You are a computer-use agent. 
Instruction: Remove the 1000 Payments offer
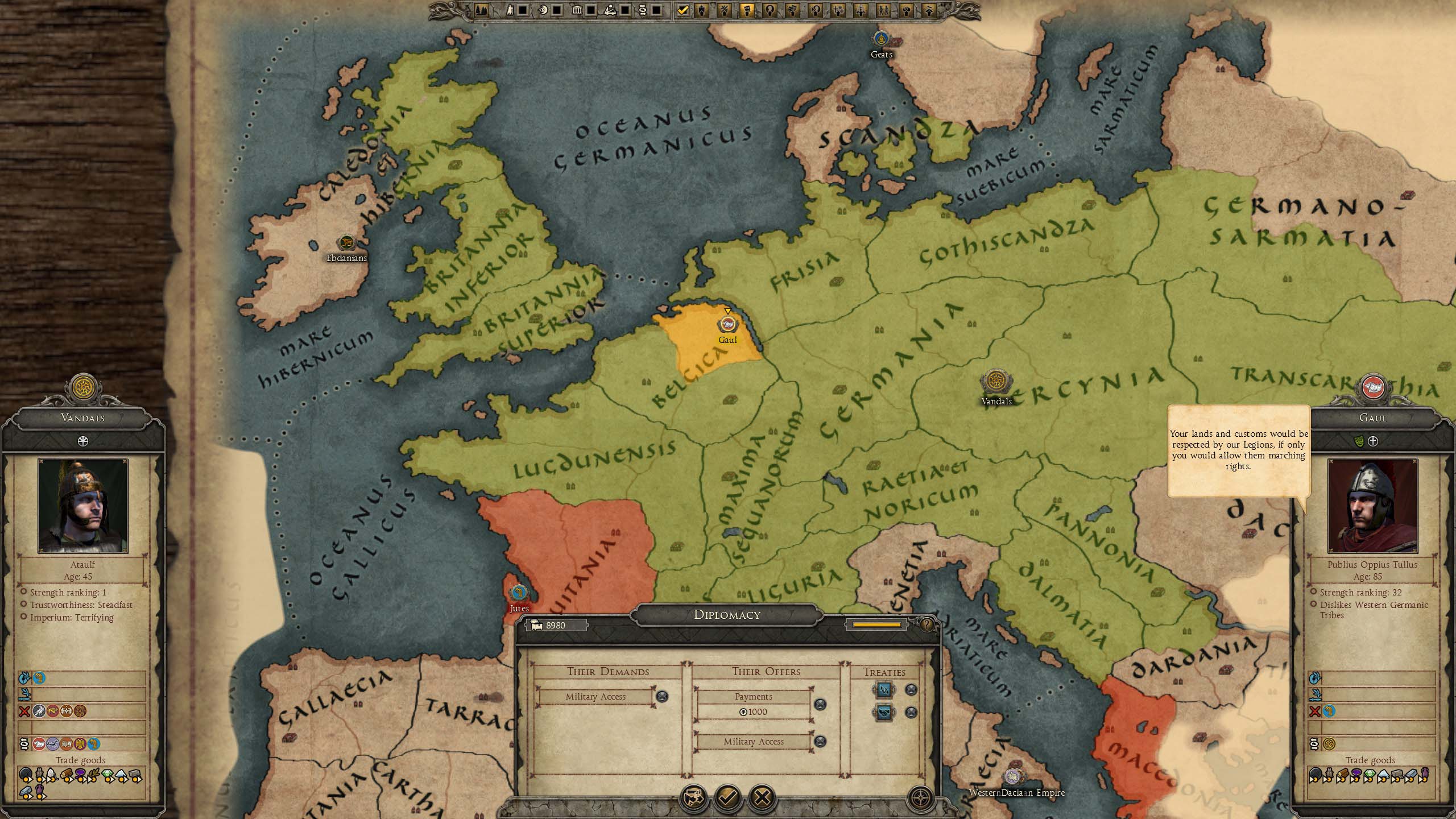point(820,705)
